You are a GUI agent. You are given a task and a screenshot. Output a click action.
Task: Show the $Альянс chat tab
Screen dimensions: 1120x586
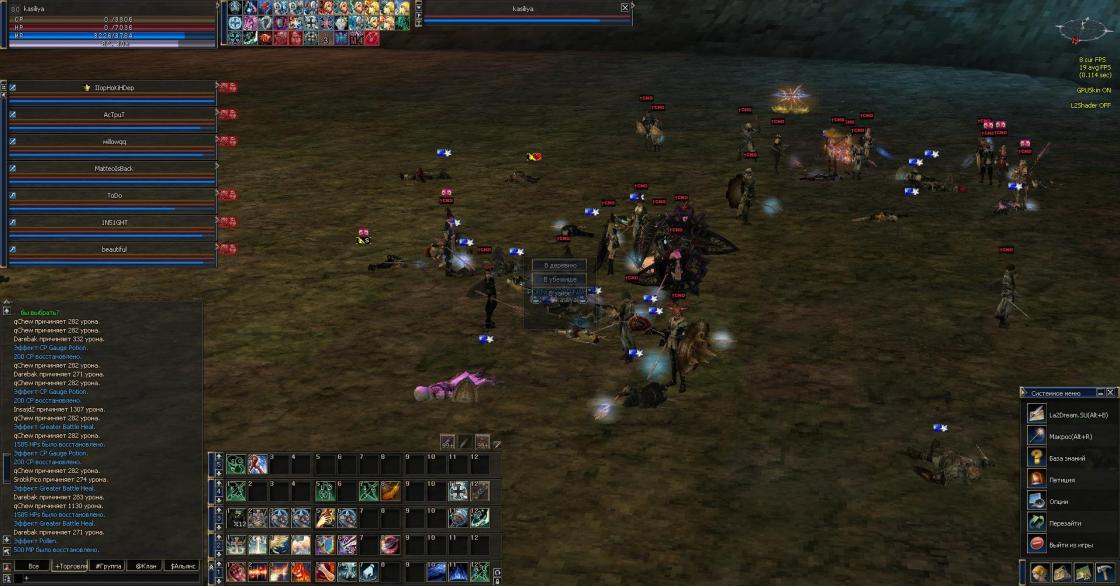pyautogui.click(x=181, y=566)
